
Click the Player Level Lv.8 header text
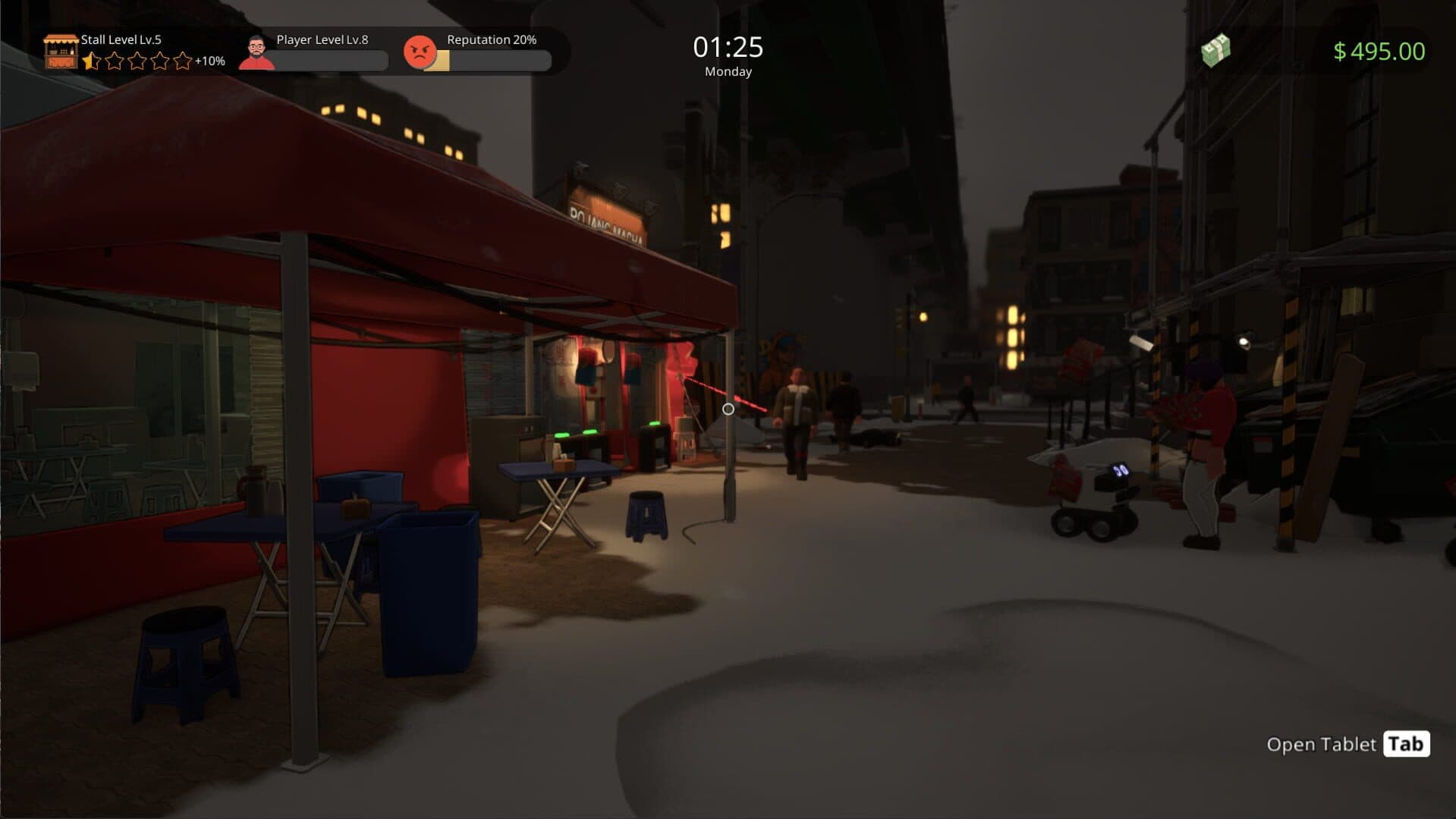[x=322, y=39]
